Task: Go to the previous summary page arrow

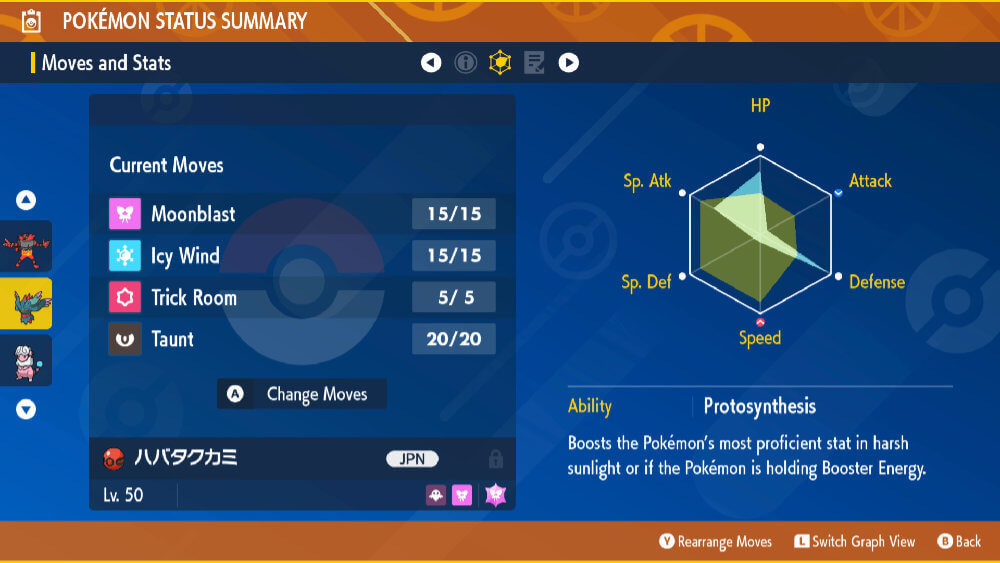Action: pyautogui.click(x=431, y=63)
